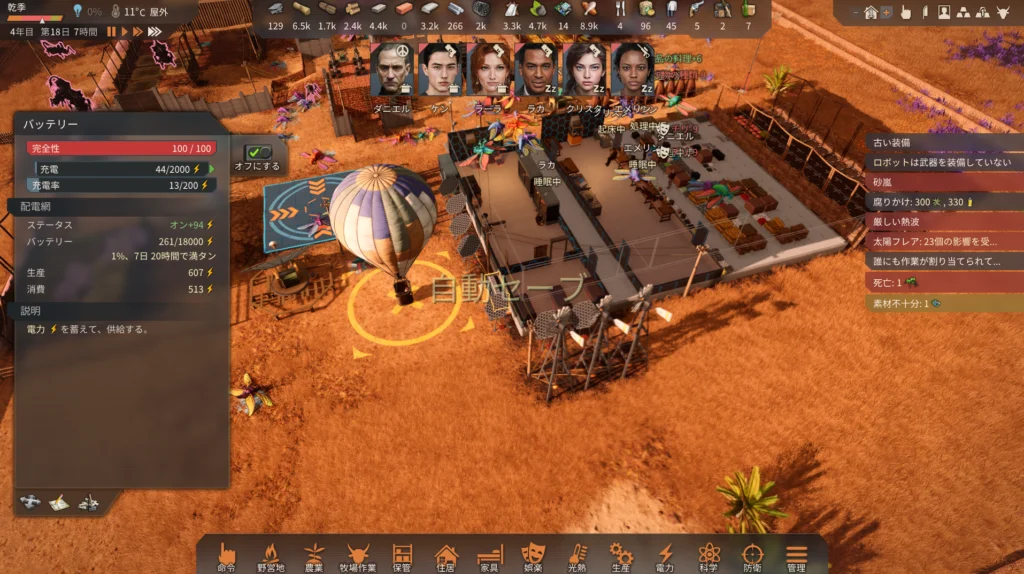This screenshot has height=574, width=1024.
Task: Open the 家具 furniture build menu
Action: (489, 555)
